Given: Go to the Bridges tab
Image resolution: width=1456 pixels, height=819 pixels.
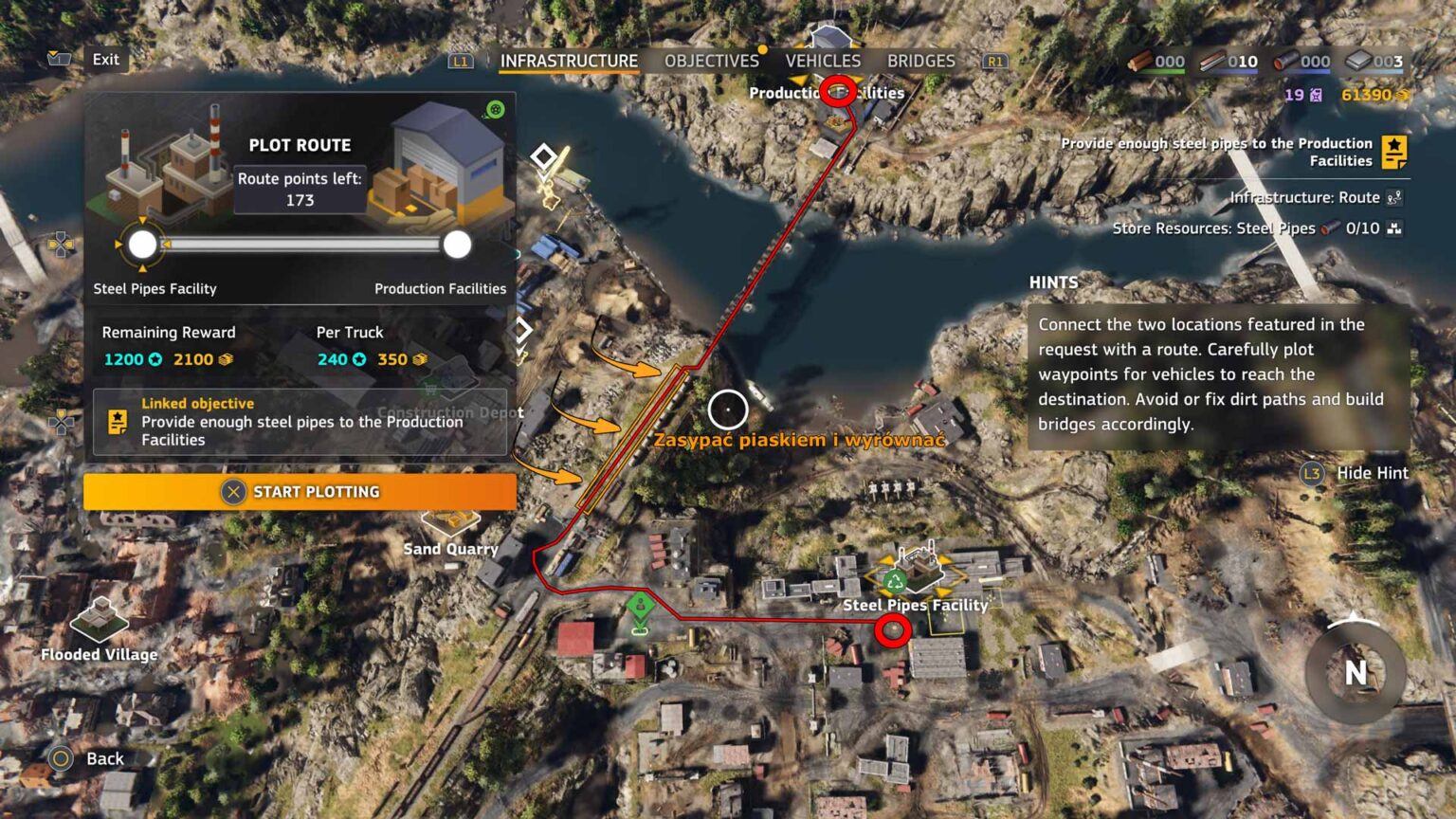Looking at the screenshot, I should coord(920,61).
